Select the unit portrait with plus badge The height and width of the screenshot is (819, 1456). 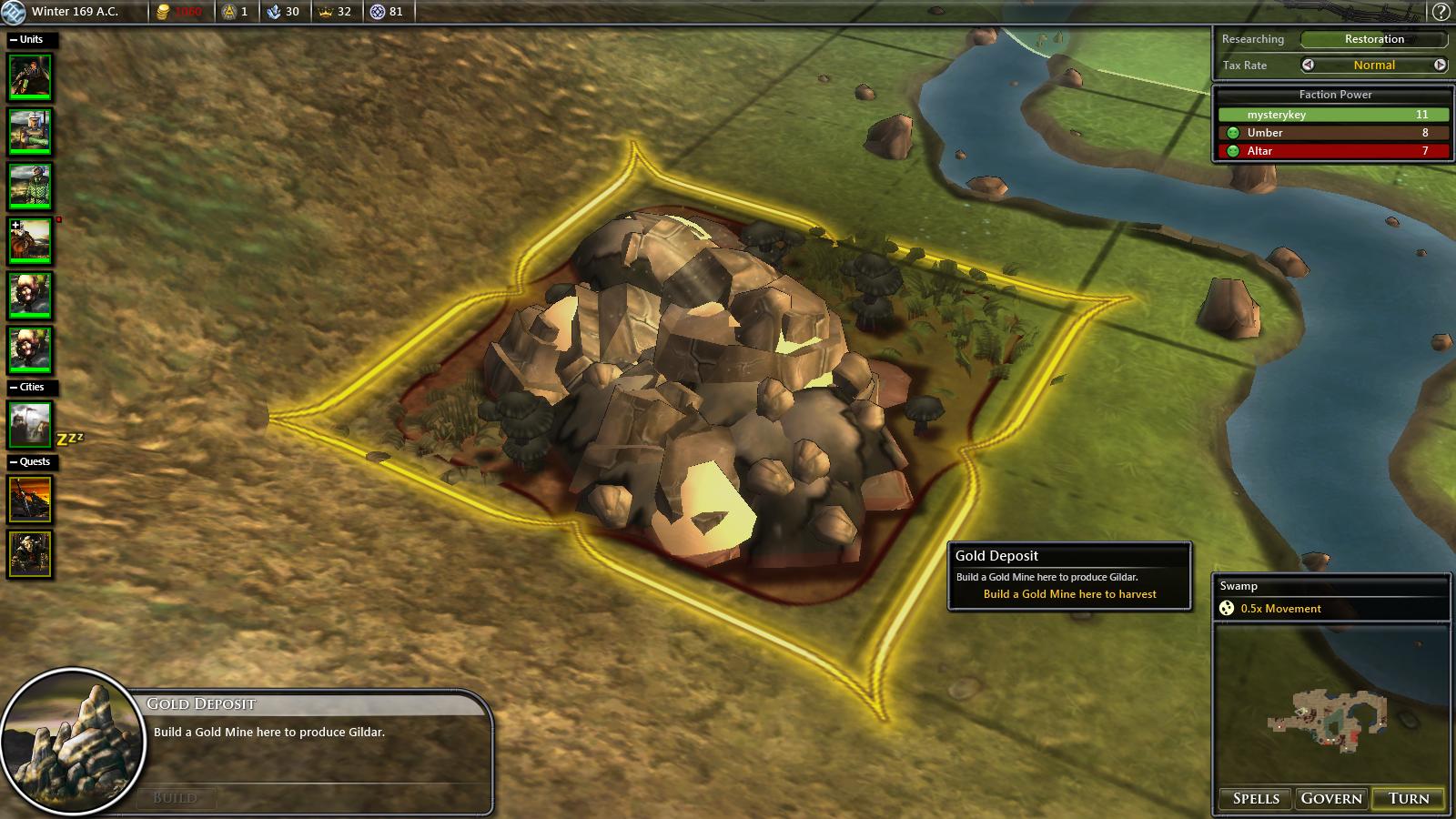30,241
